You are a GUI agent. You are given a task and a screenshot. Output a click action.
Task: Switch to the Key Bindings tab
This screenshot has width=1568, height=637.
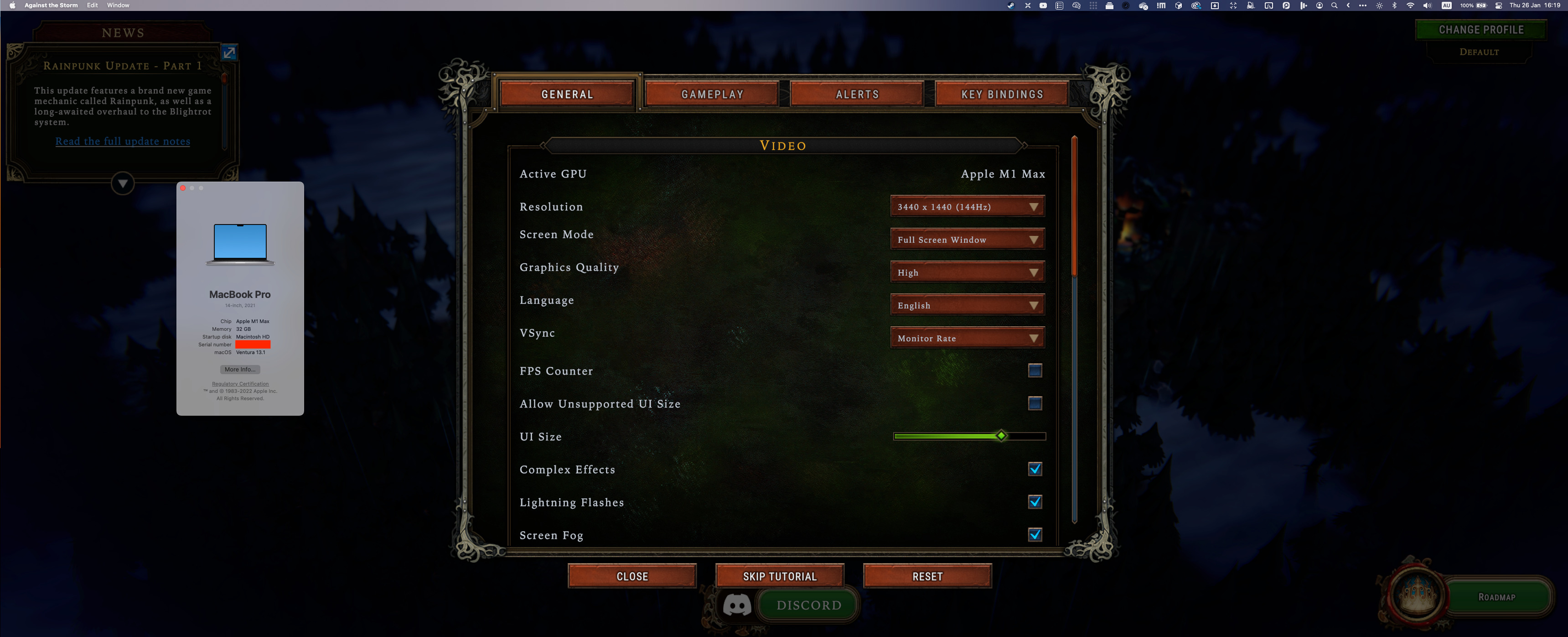pos(1001,94)
